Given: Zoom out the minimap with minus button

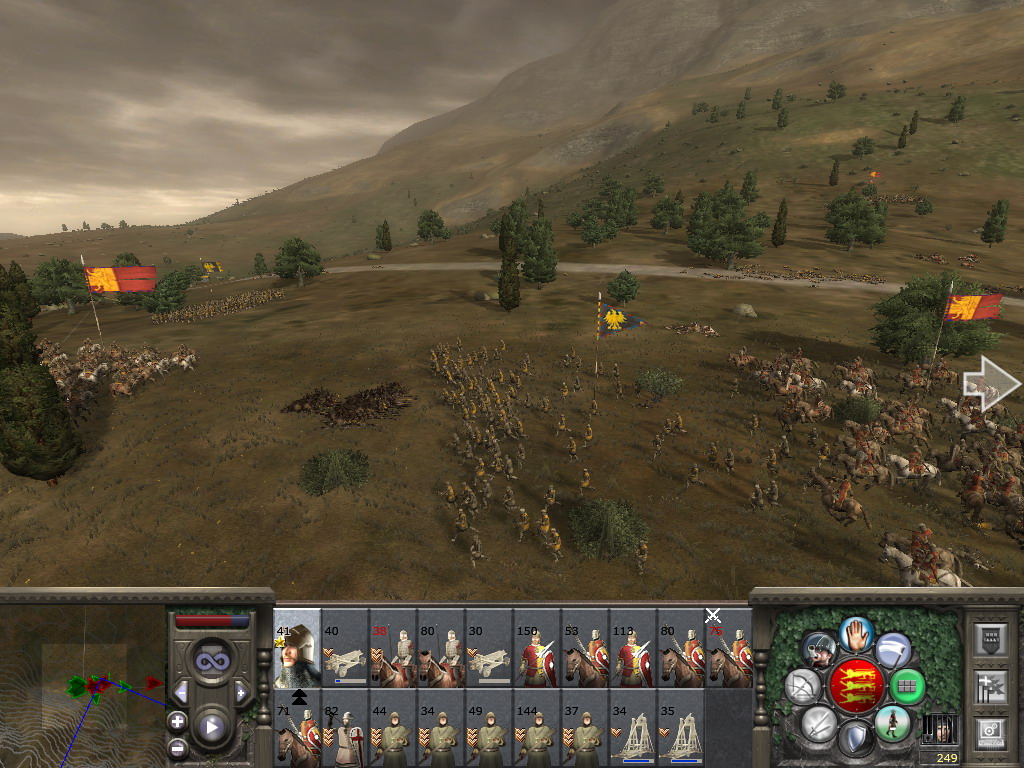Looking at the screenshot, I should 177,747.
